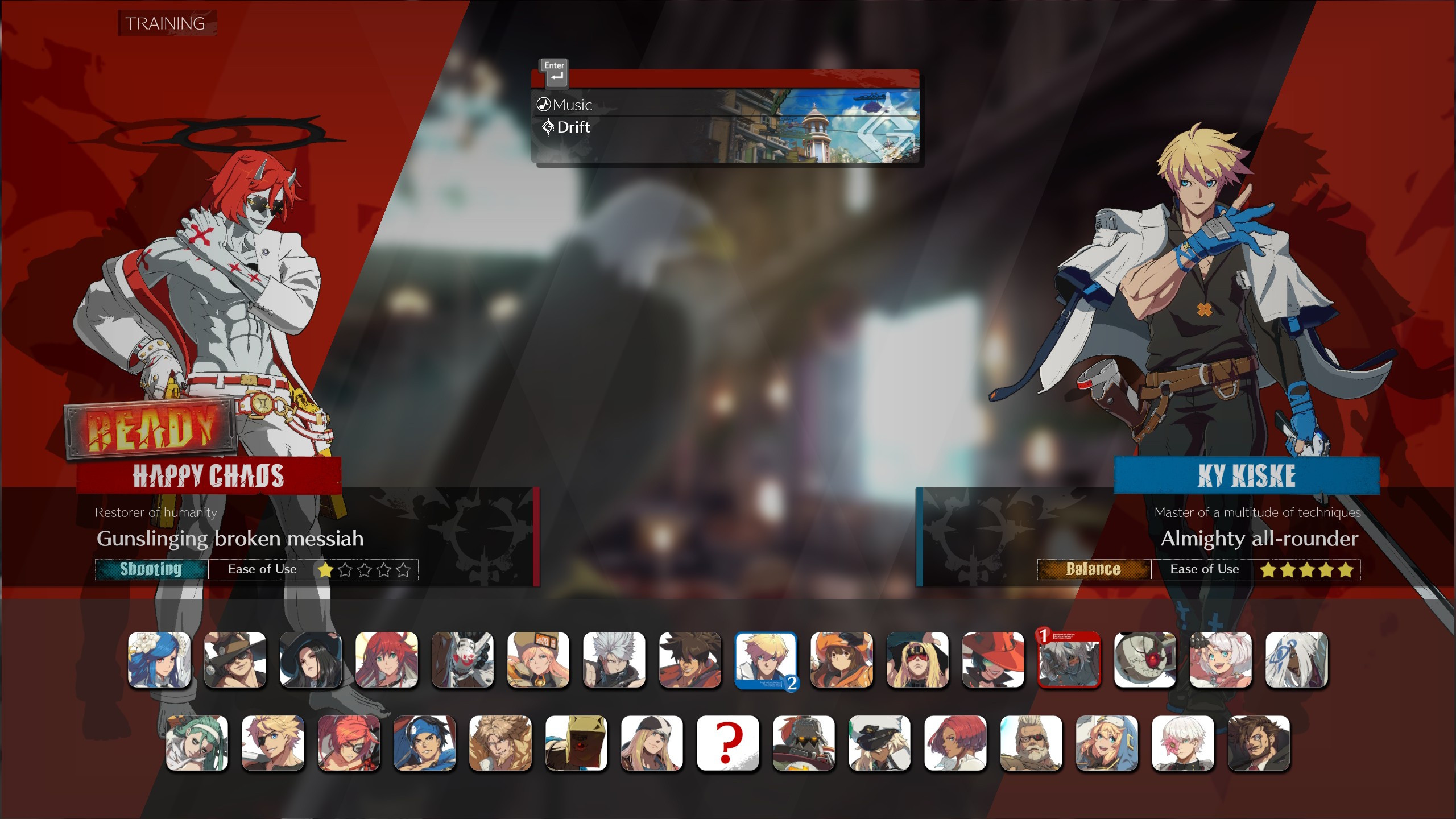
Task: Select May's orange-hat portrait
Action: [841, 660]
